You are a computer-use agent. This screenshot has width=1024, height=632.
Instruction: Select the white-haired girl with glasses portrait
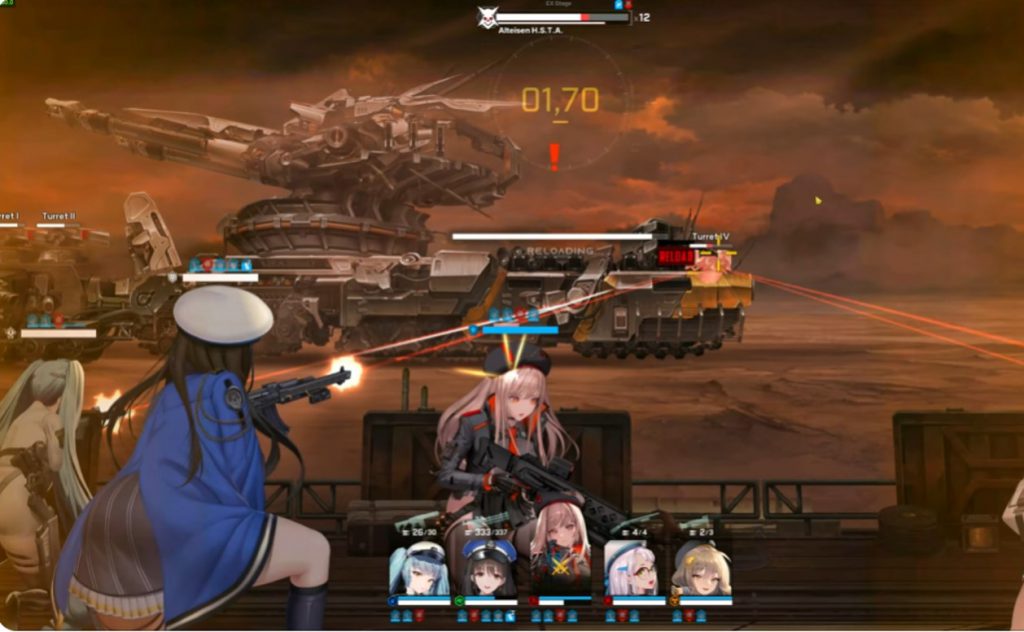632,567
